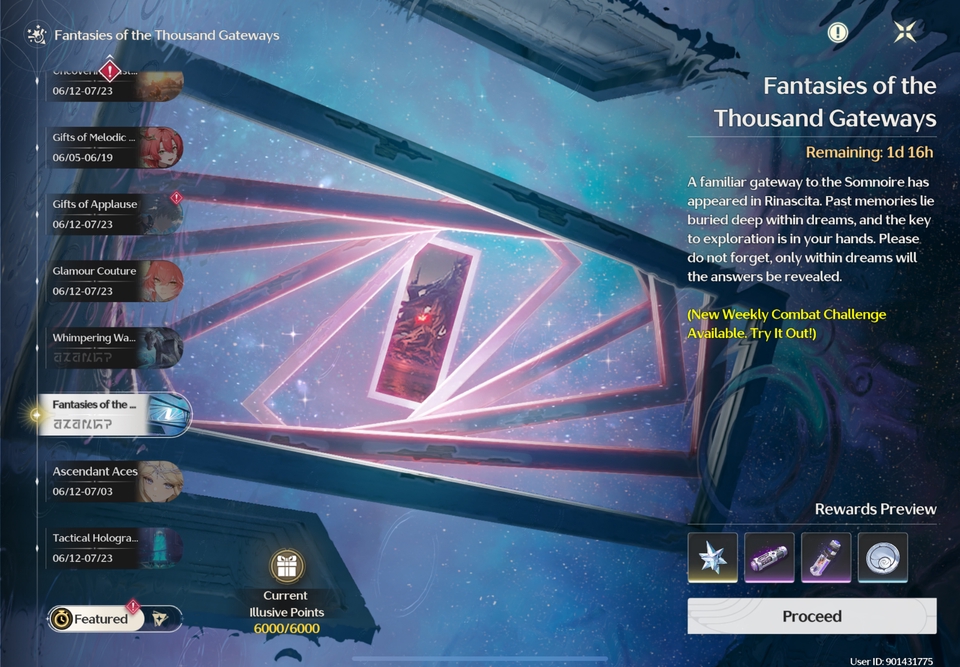Open the event info exclamation icon
The width and height of the screenshot is (960, 667).
click(x=838, y=32)
